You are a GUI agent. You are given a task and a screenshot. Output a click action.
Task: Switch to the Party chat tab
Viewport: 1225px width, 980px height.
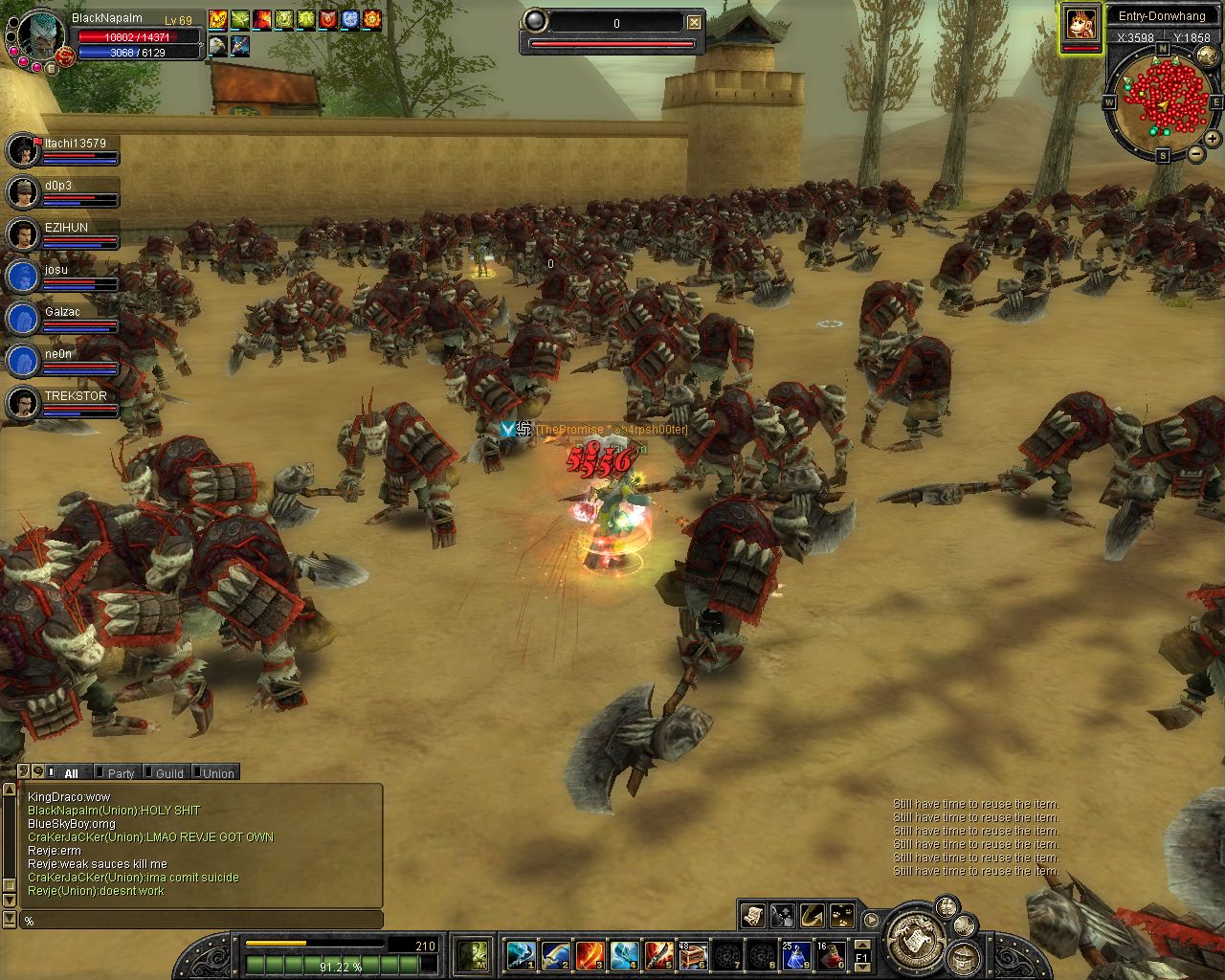(121, 773)
